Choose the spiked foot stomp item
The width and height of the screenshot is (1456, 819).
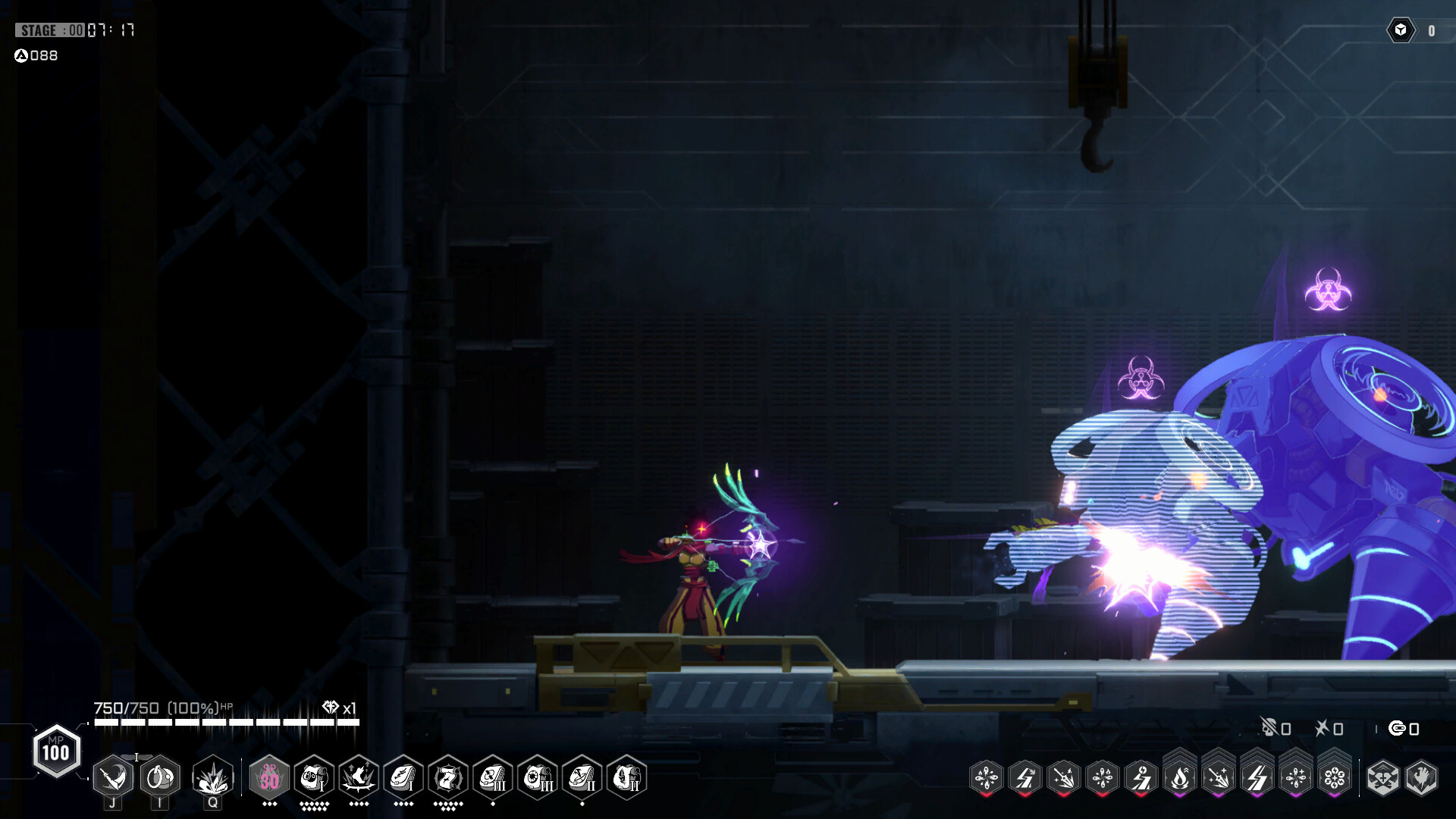pos(359,777)
